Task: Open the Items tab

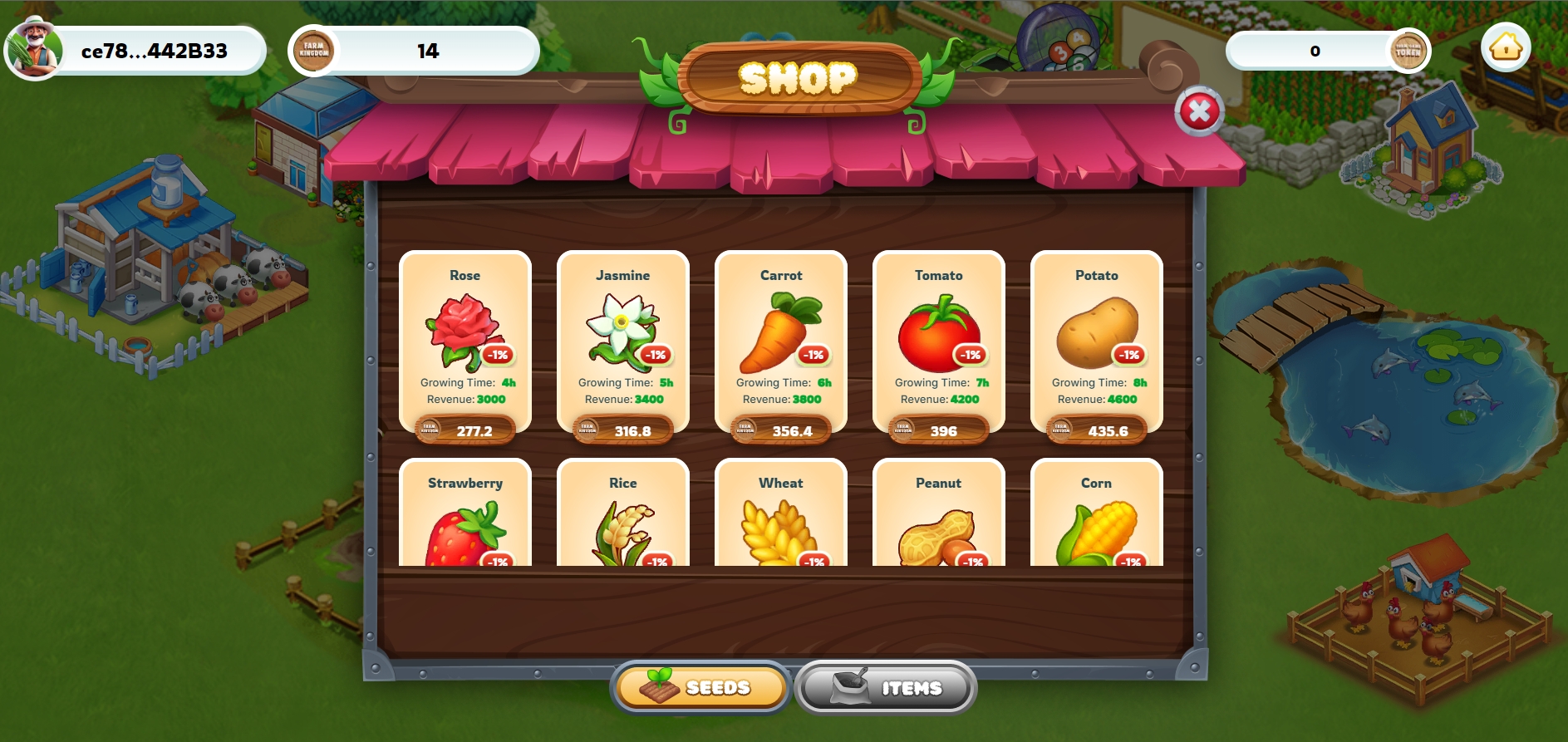Action: click(886, 687)
